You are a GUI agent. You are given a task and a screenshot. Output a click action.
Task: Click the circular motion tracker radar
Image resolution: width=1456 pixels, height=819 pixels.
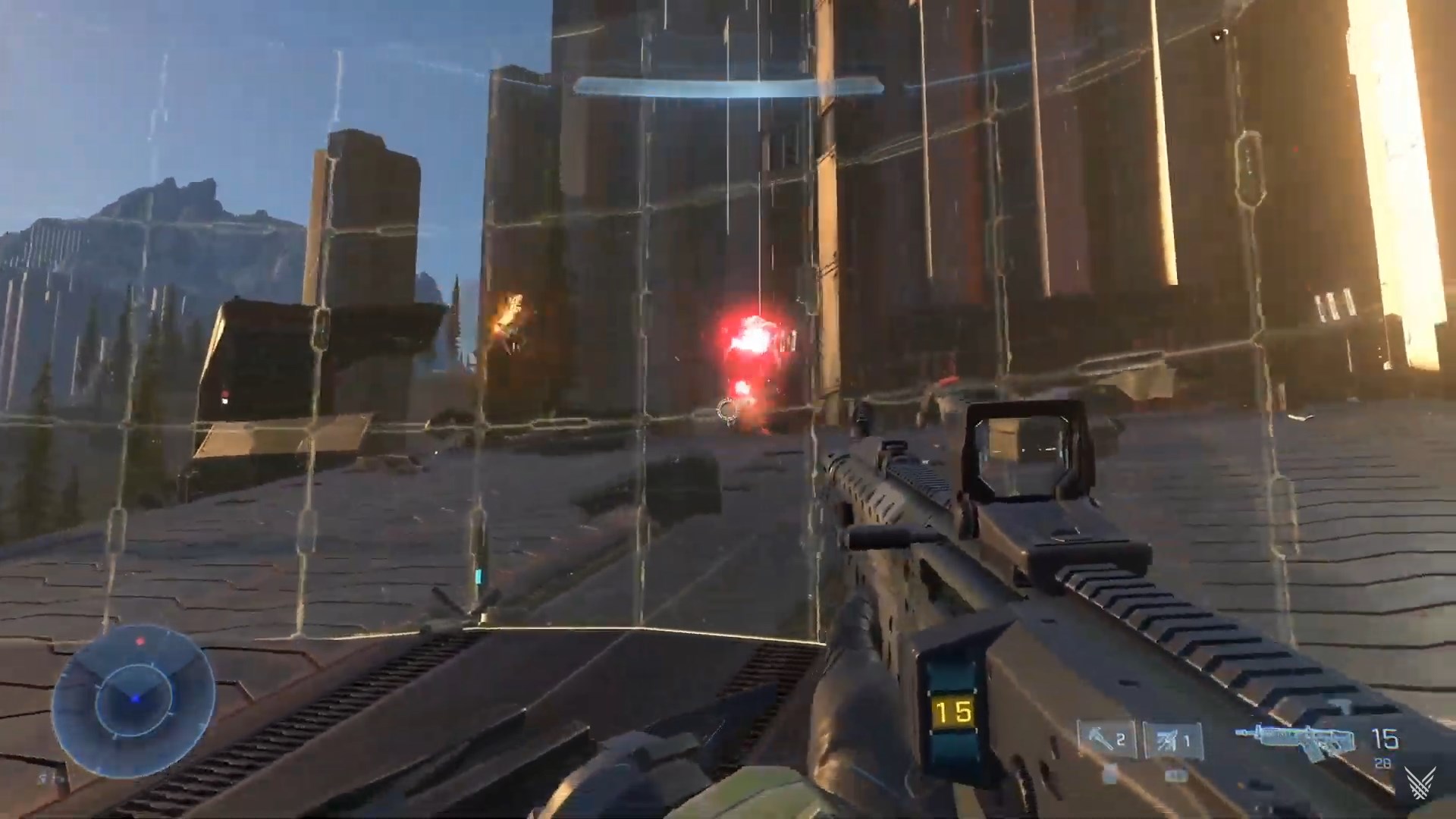point(133,699)
